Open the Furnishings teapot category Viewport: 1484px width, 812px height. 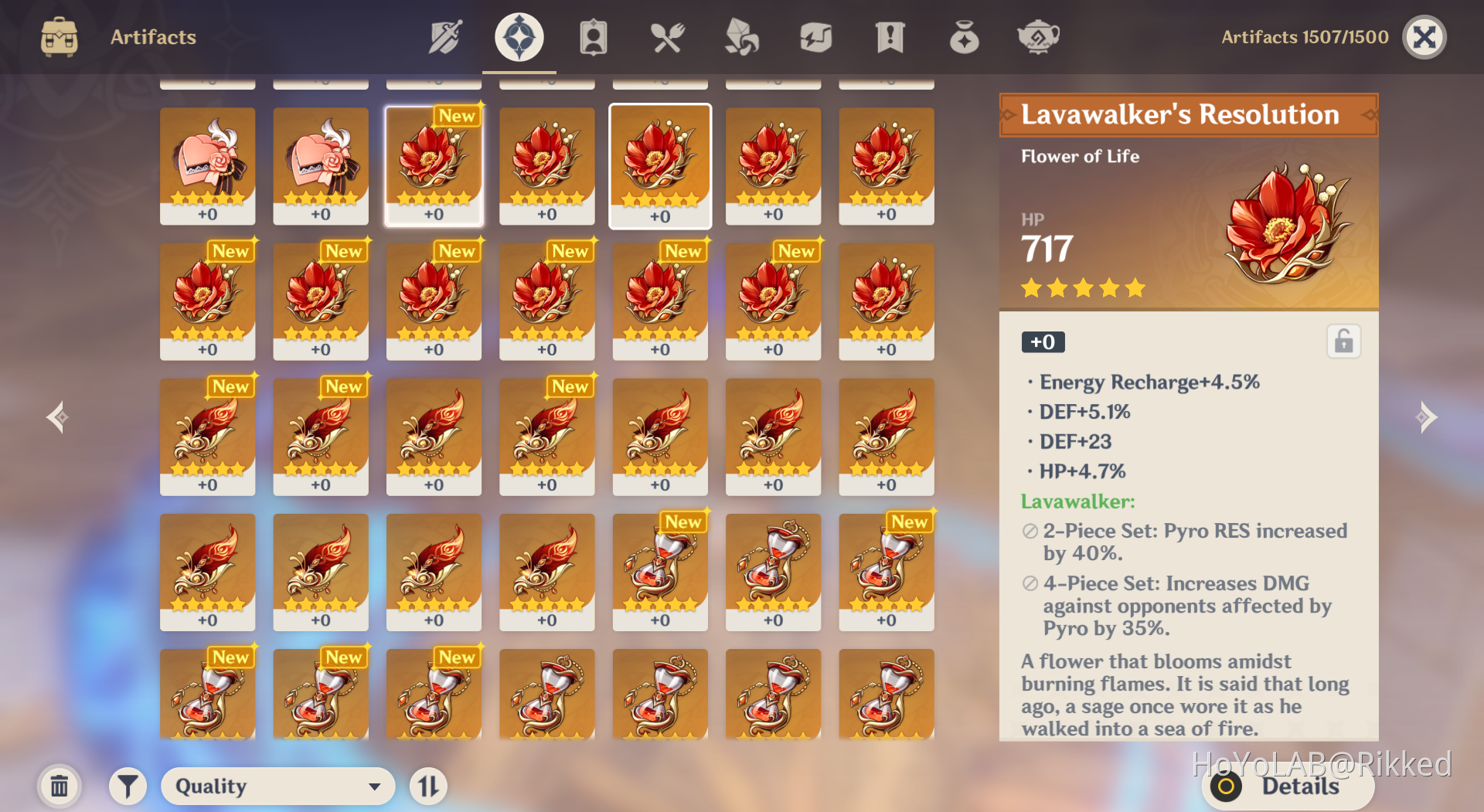pyautogui.click(x=1038, y=36)
